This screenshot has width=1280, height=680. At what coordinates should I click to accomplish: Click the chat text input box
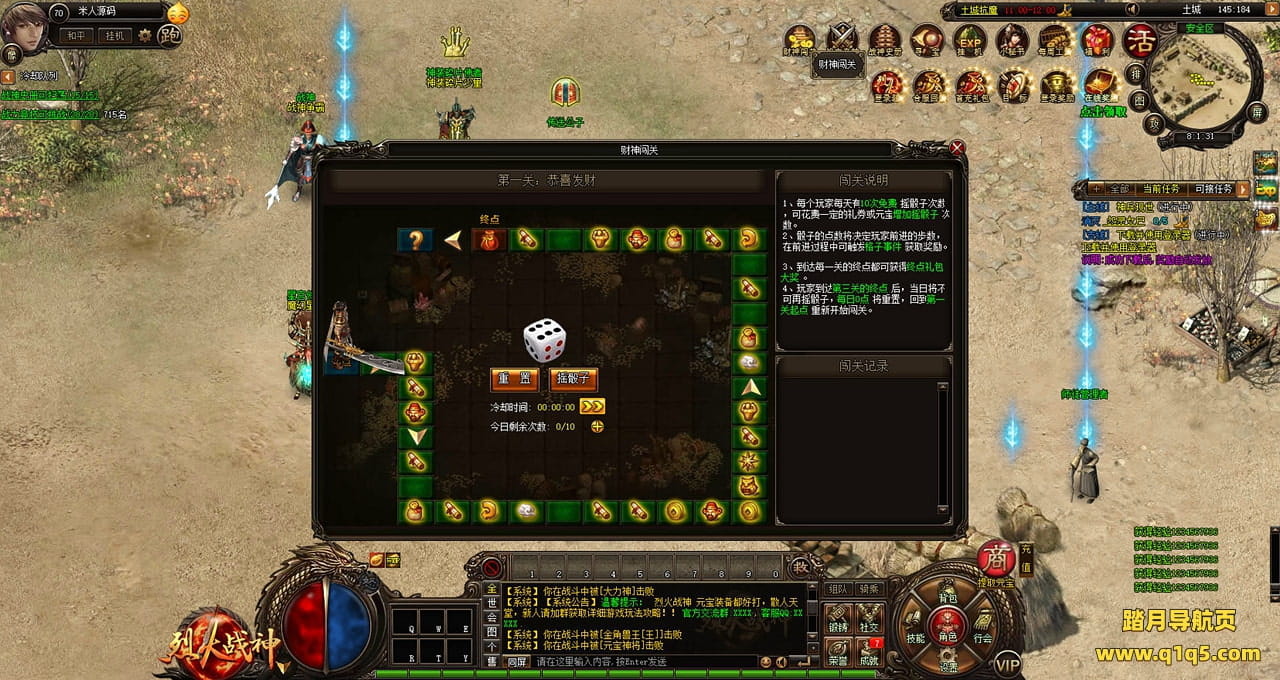(640, 662)
